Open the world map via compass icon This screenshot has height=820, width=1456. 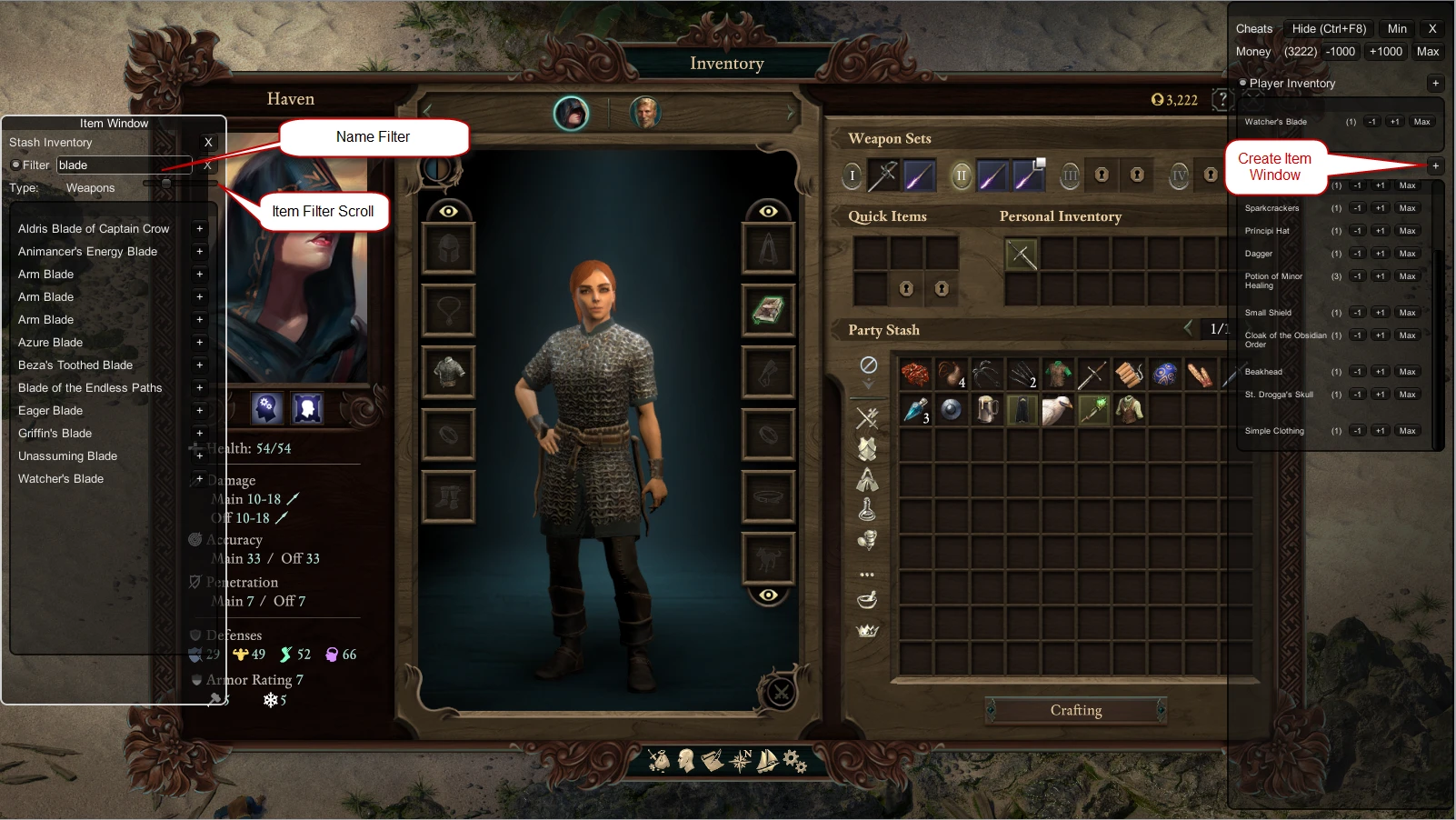(x=741, y=761)
